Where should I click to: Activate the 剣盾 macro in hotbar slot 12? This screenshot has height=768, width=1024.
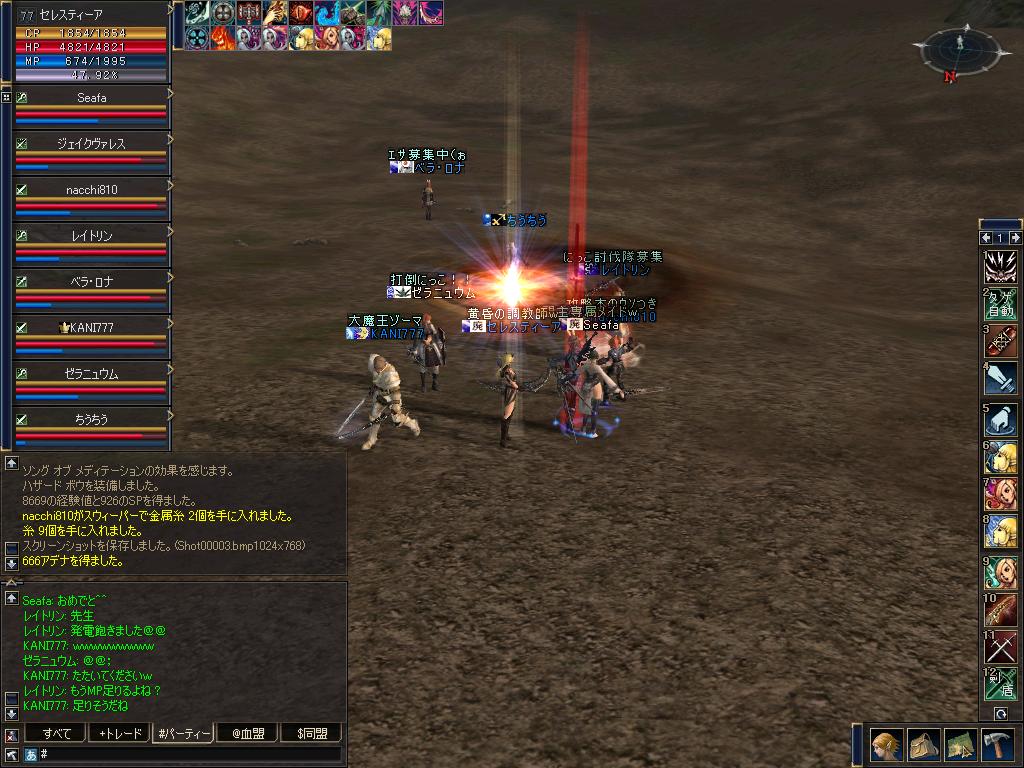1001,684
